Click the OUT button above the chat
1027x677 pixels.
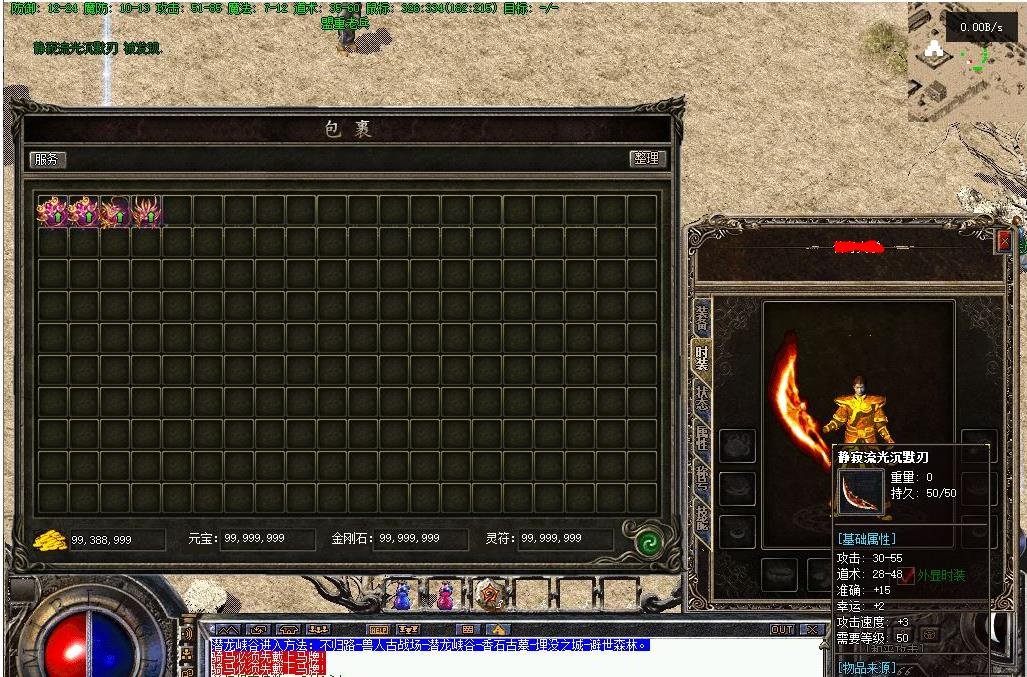coord(781,630)
